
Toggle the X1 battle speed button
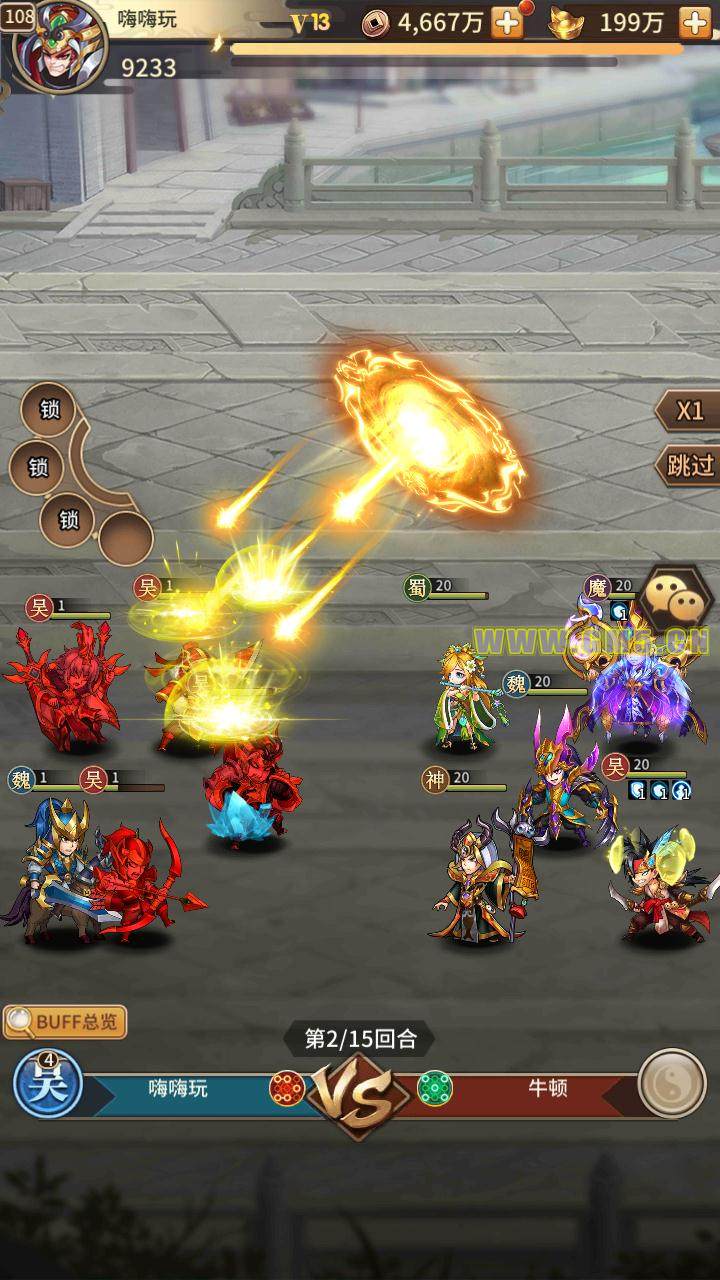(688, 411)
